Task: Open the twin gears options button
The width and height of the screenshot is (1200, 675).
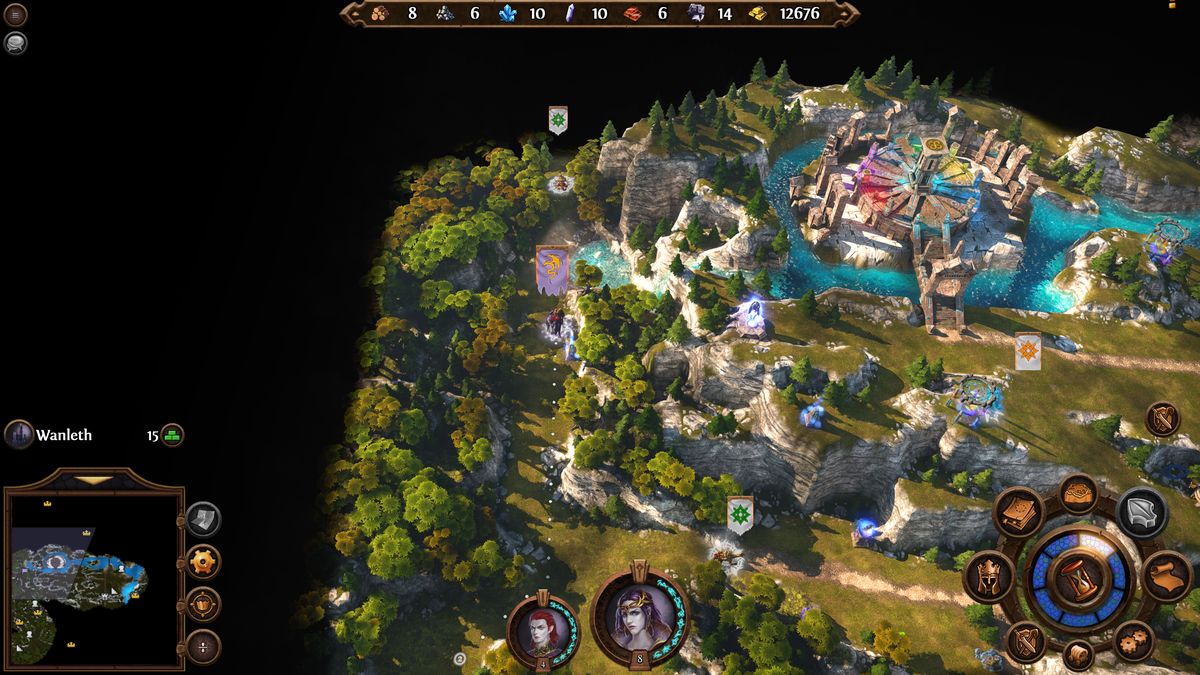Action: click(x=1133, y=640)
